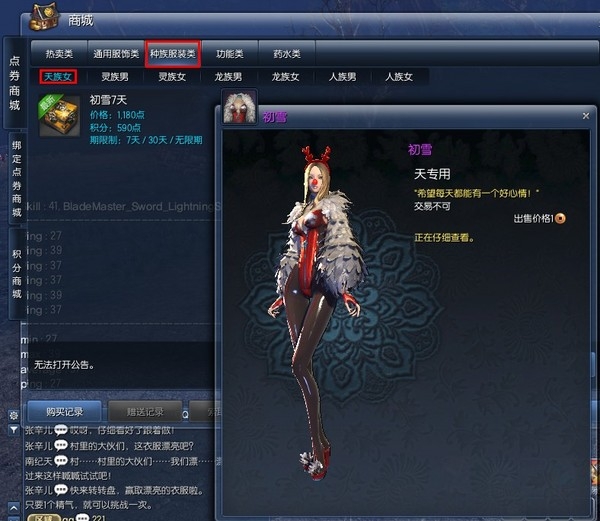
Task: Select the 种族服装类 category tab
Action: (173, 53)
